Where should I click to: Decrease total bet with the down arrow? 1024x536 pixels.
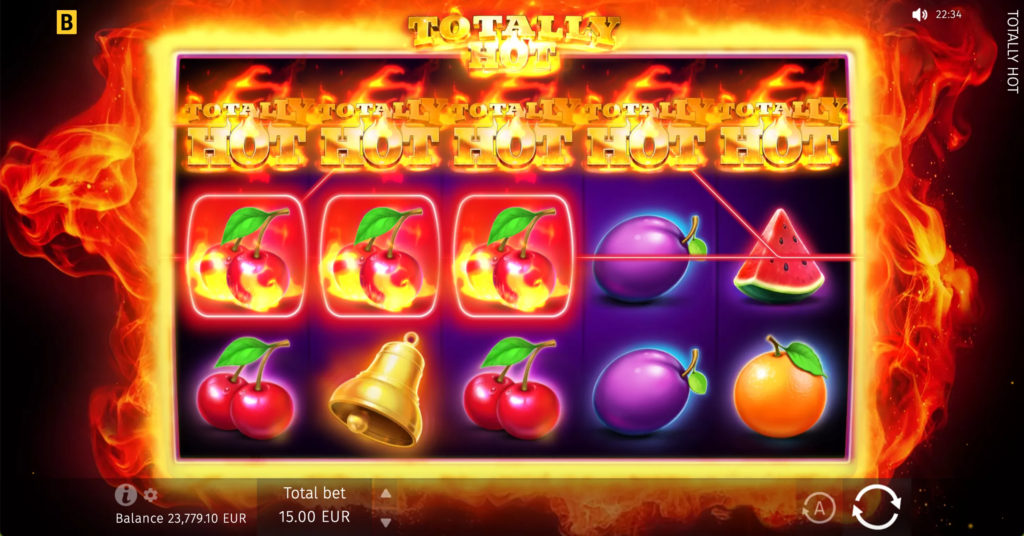(x=386, y=521)
